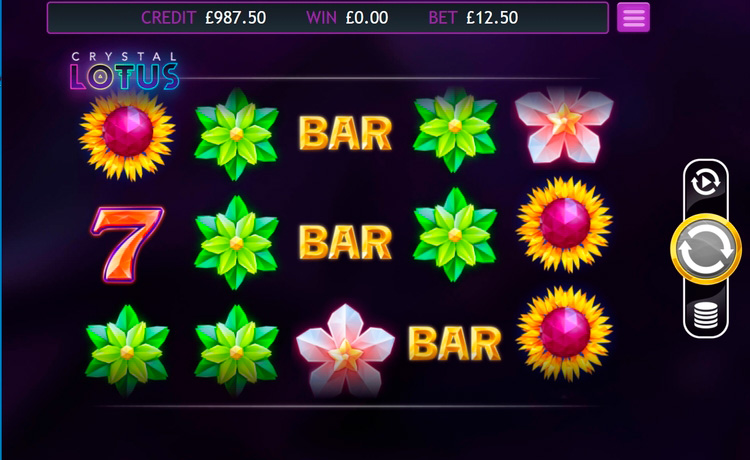Activate the autoplay button

pos(705,182)
